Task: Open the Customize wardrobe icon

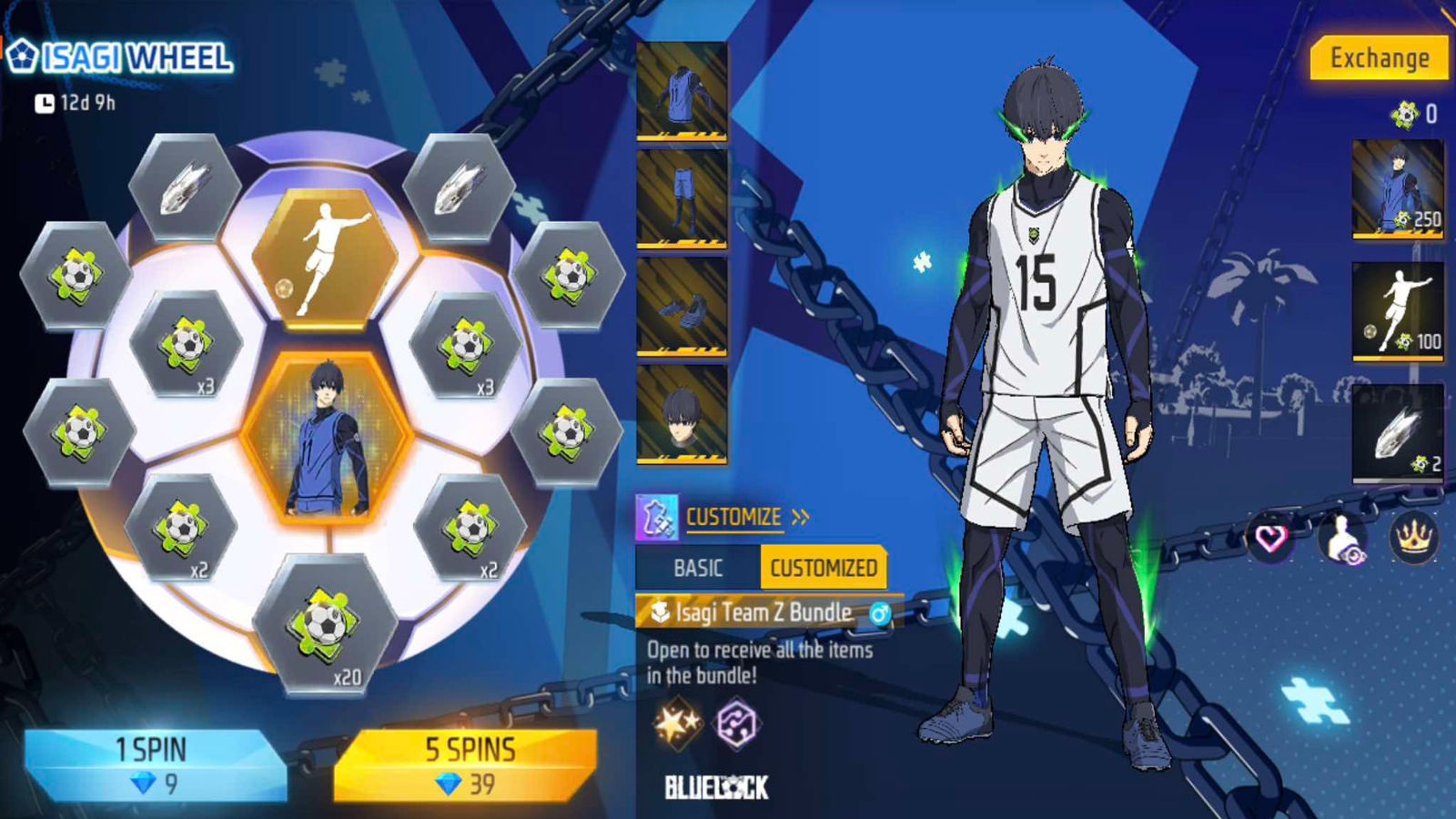Action: (x=657, y=518)
